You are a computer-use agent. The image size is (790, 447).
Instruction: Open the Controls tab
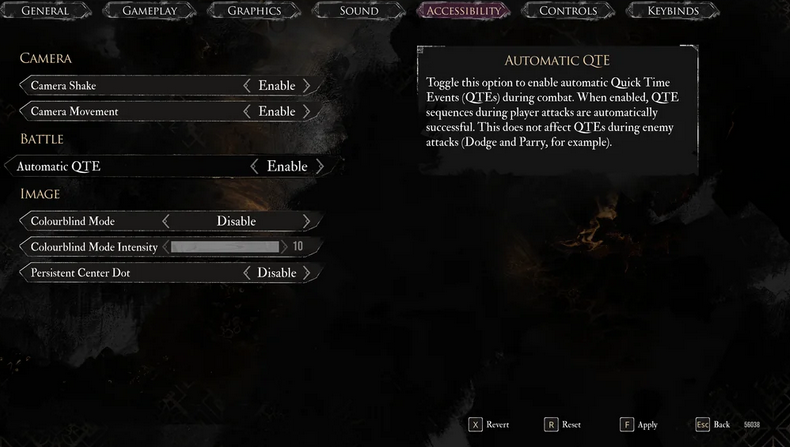click(x=567, y=11)
